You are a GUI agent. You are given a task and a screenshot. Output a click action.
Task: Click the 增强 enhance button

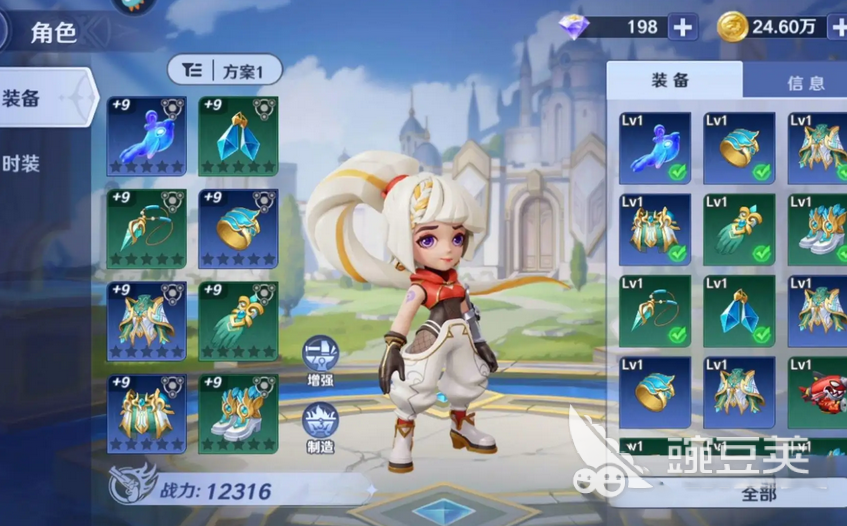(321, 358)
